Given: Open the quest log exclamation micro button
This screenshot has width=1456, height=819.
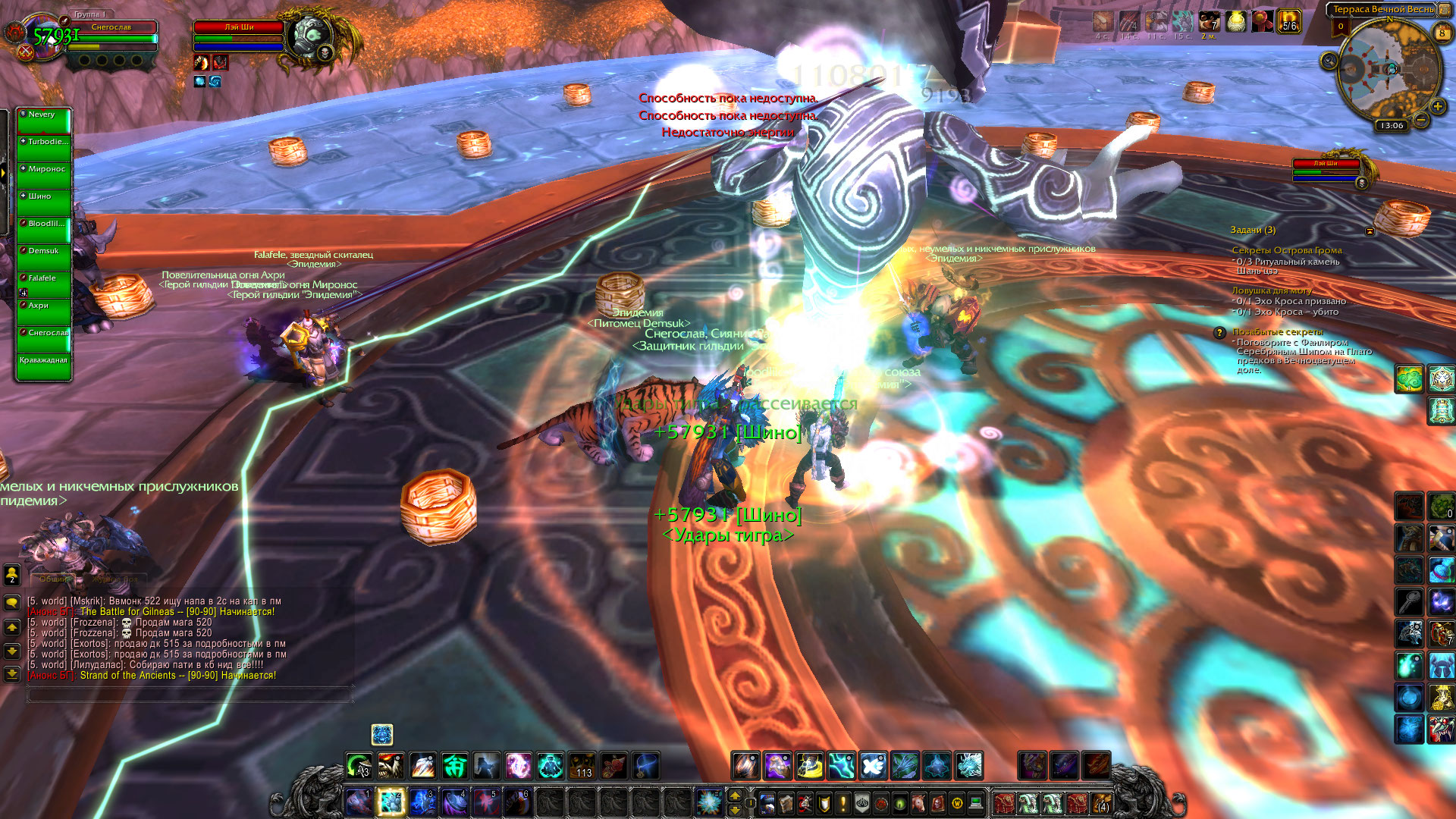Looking at the screenshot, I should [843, 802].
